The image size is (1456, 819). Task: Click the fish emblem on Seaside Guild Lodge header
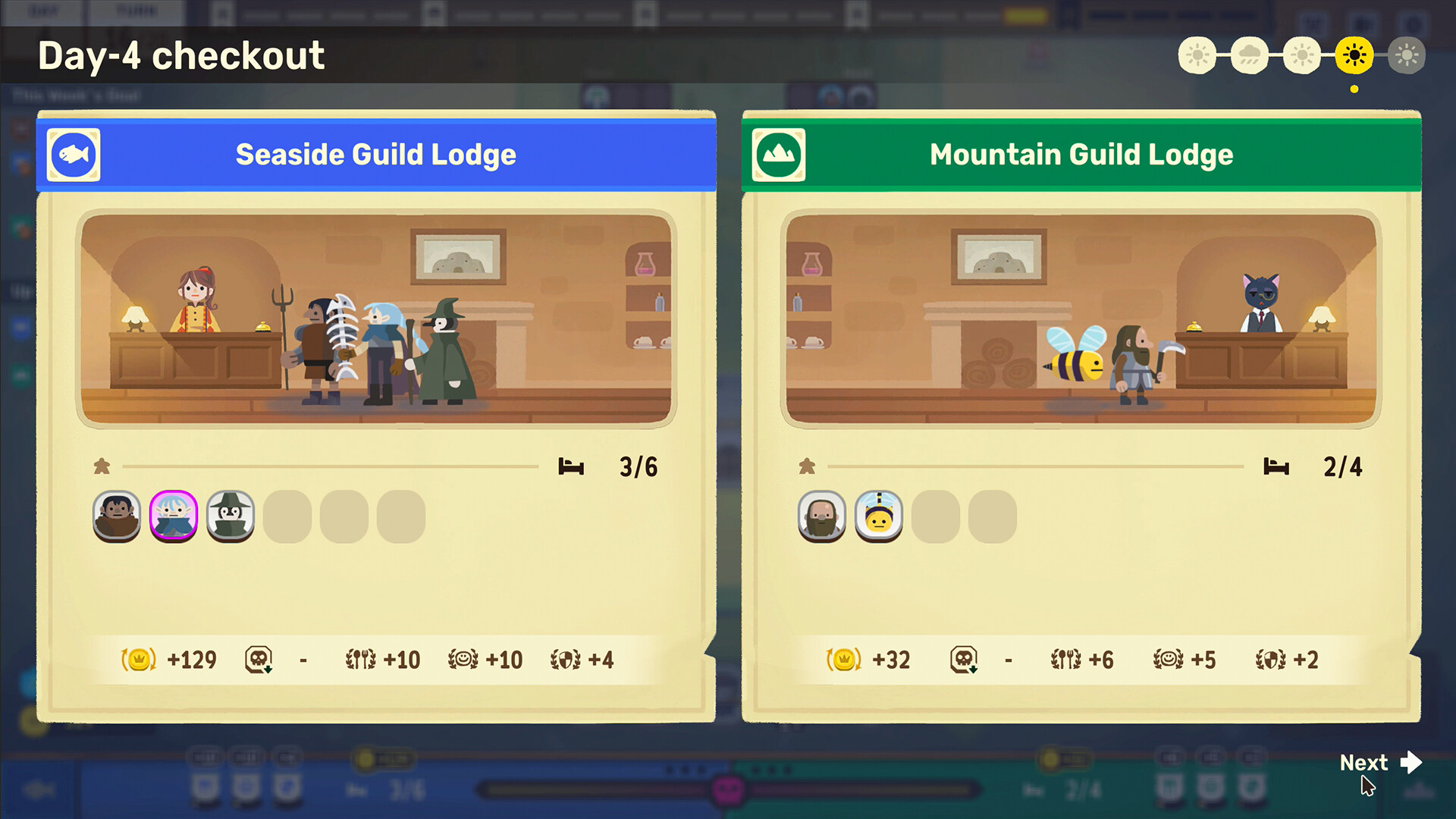coord(74,154)
